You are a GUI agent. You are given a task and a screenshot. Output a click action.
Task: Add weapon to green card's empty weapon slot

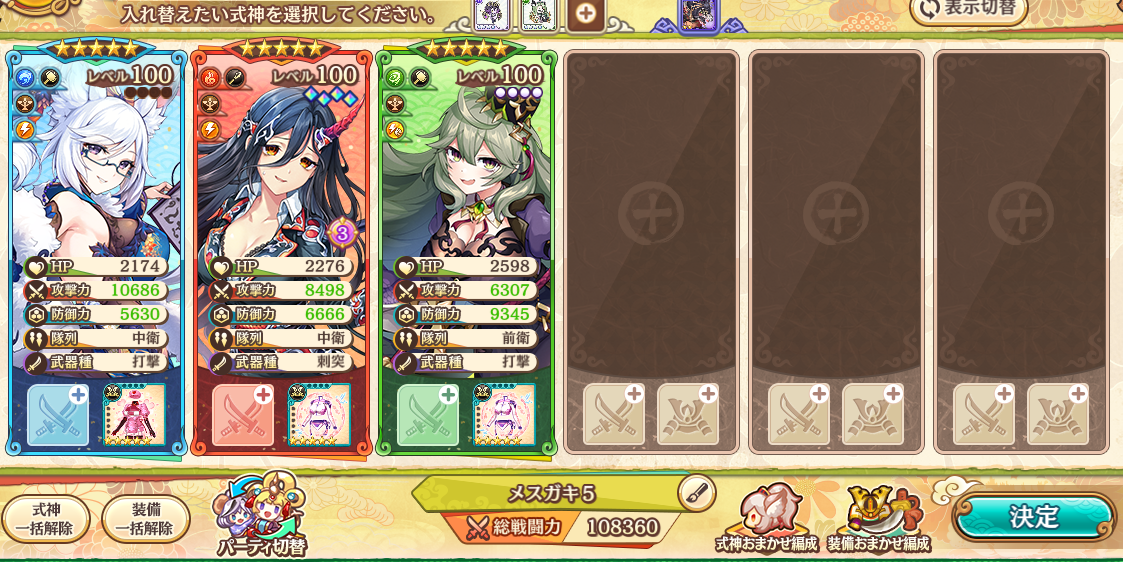click(428, 415)
